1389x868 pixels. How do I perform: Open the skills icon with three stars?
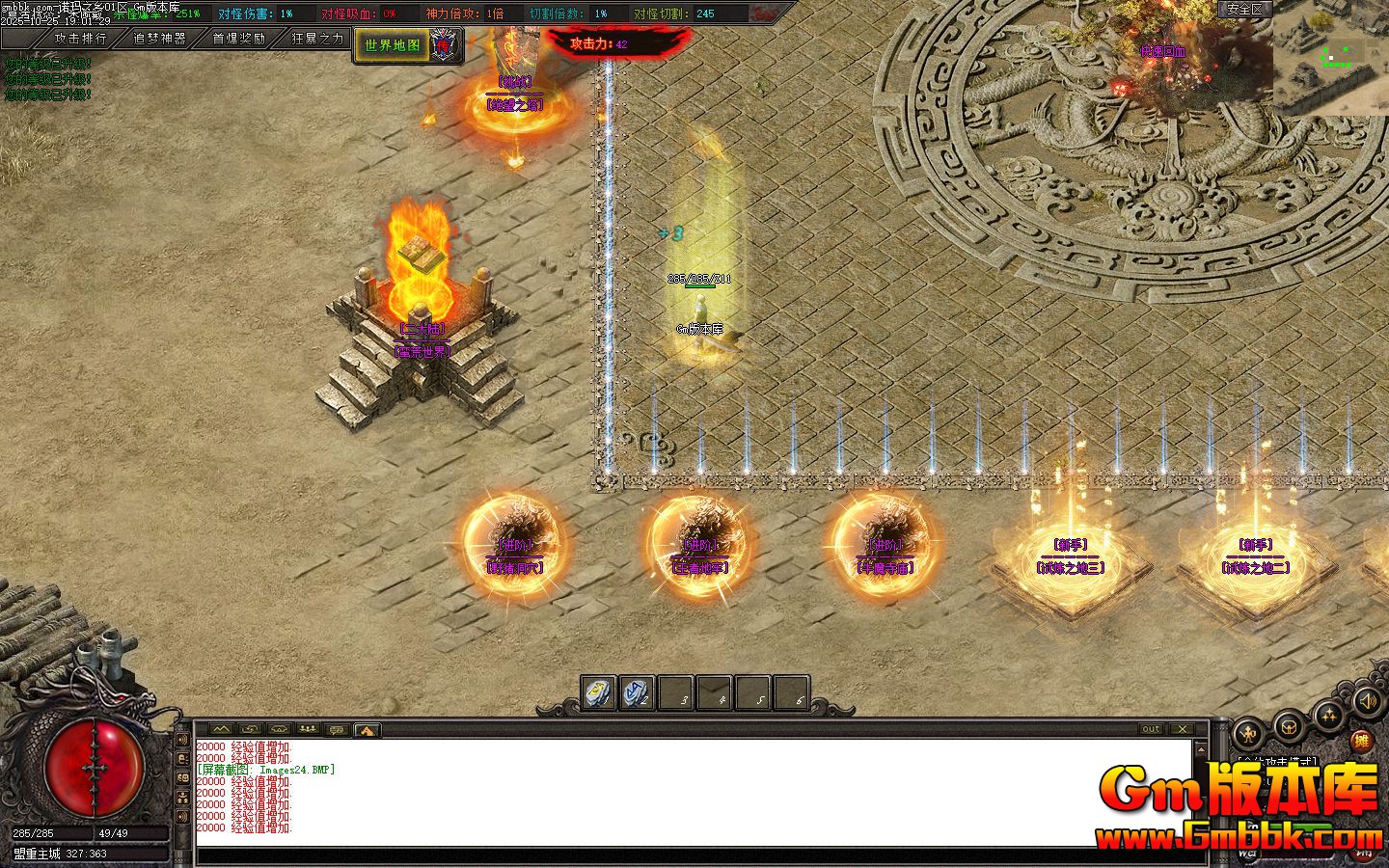point(1329,716)
